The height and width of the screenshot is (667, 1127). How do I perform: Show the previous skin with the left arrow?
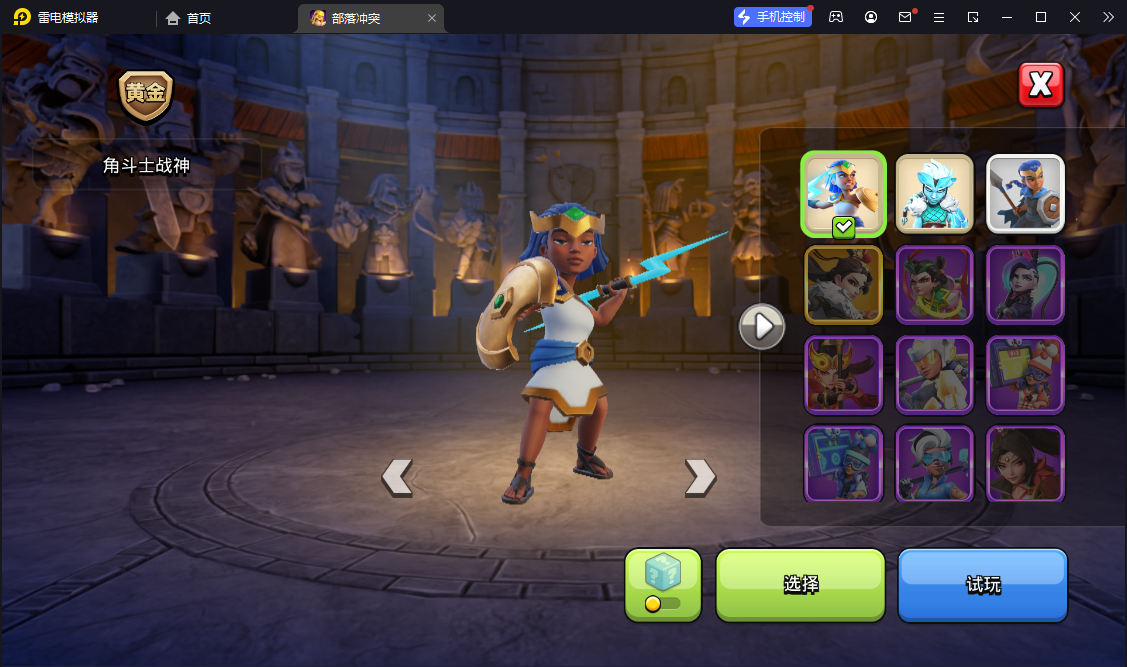tap(397, 477)
